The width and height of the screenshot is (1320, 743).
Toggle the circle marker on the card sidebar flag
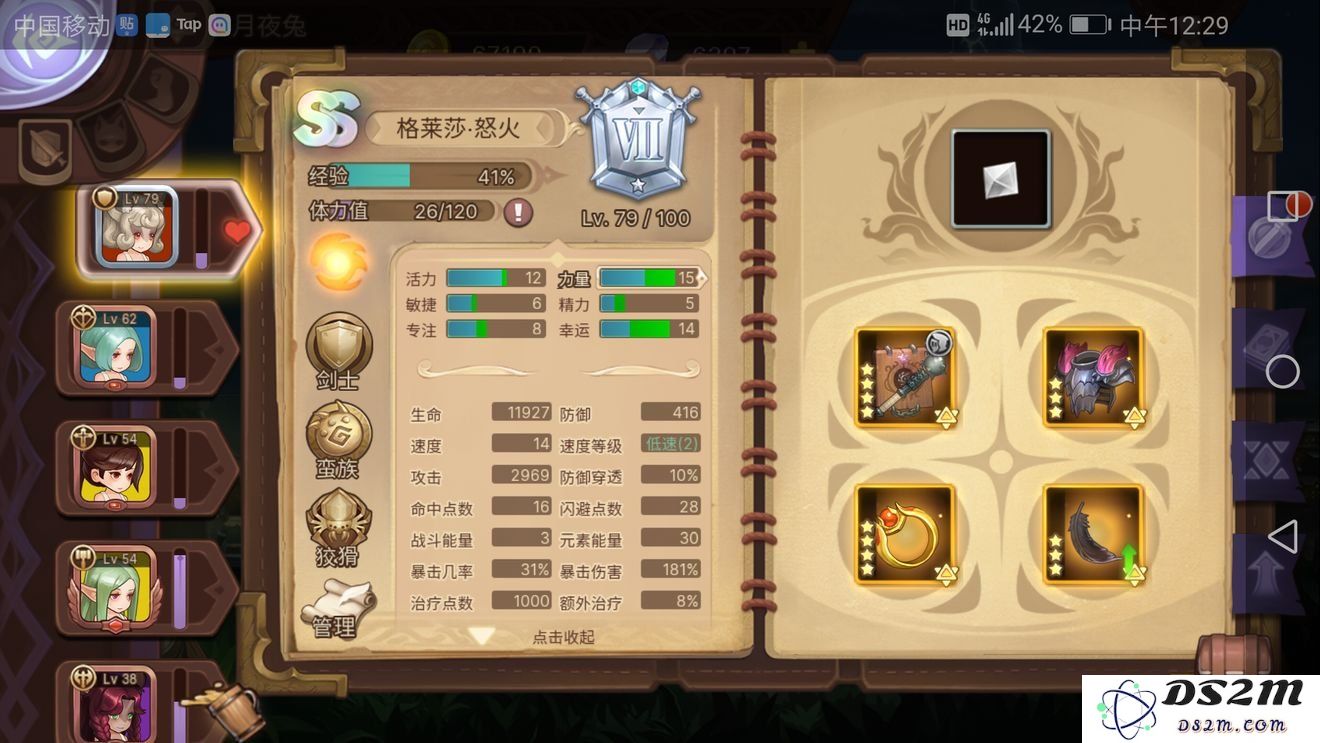1283,372
